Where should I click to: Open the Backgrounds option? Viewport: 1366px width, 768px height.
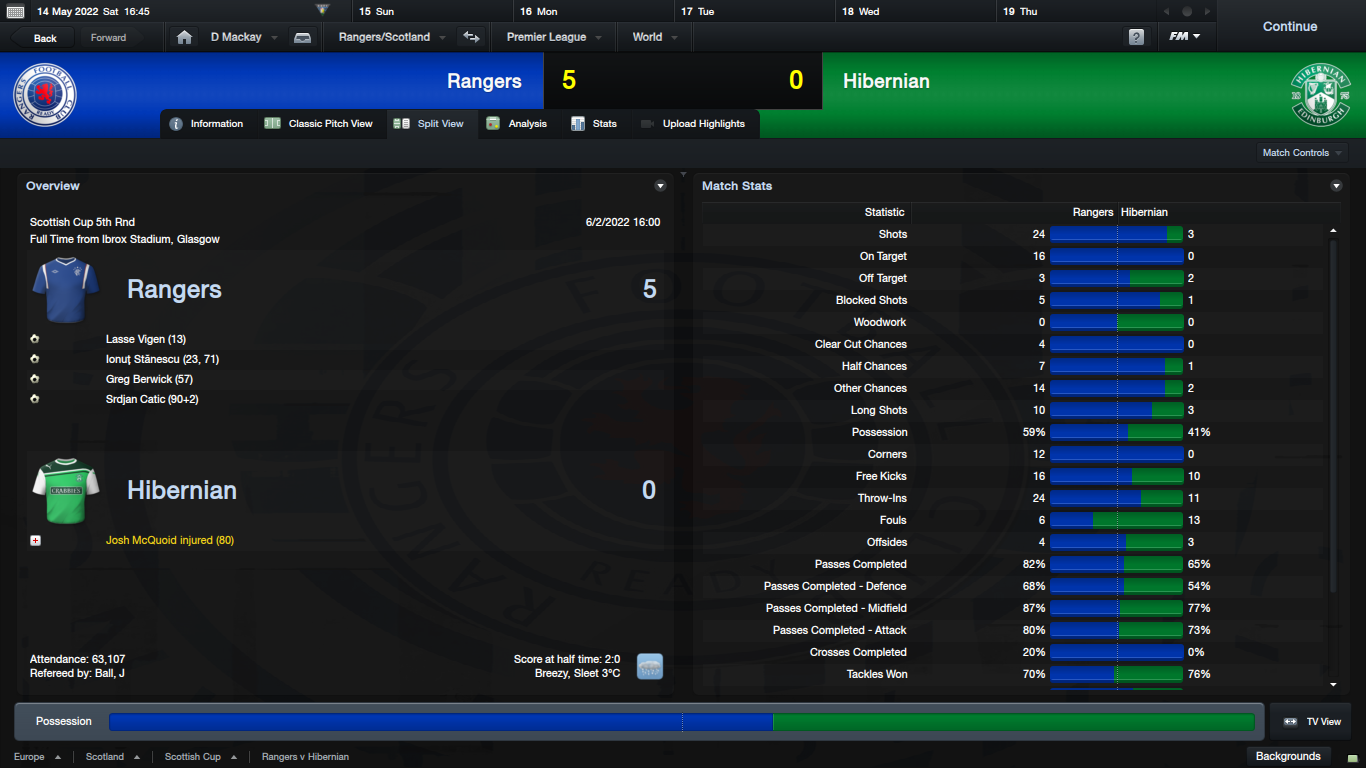(x=1288, y=756)
